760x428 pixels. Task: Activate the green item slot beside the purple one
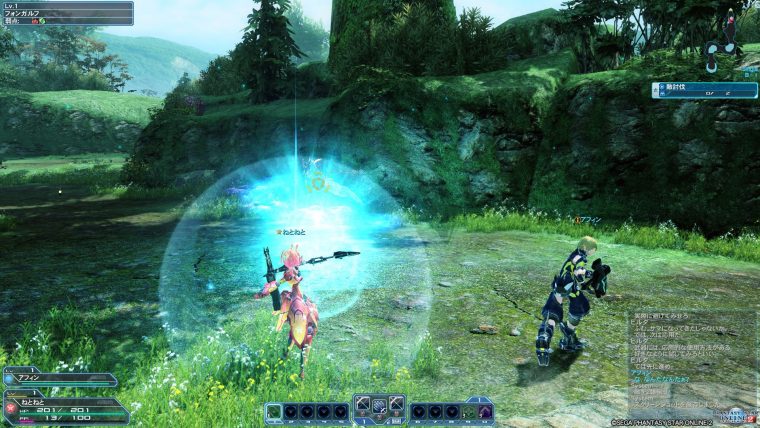(x=469, y=411)
